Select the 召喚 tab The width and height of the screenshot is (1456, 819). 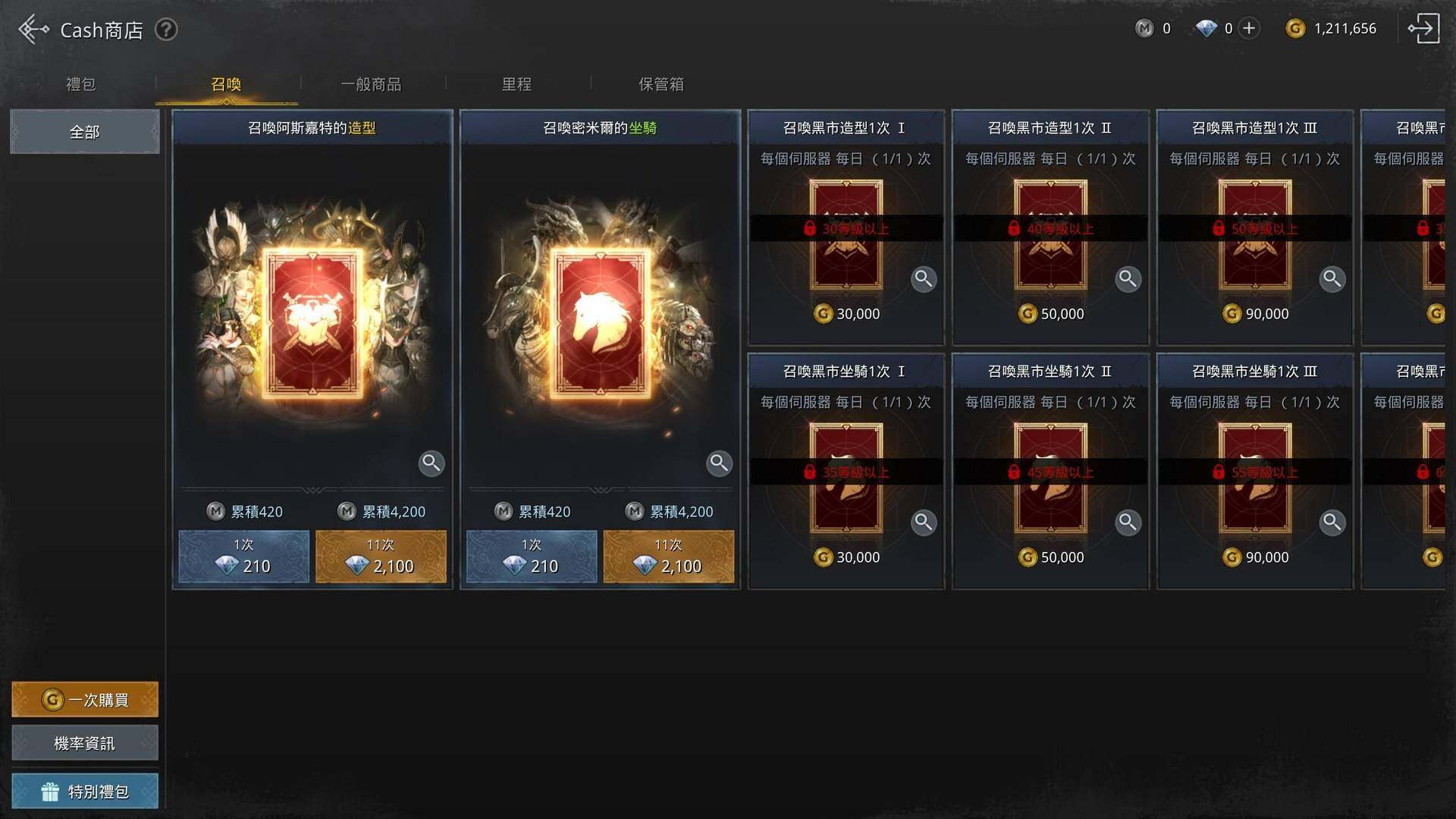pos(226,84)
